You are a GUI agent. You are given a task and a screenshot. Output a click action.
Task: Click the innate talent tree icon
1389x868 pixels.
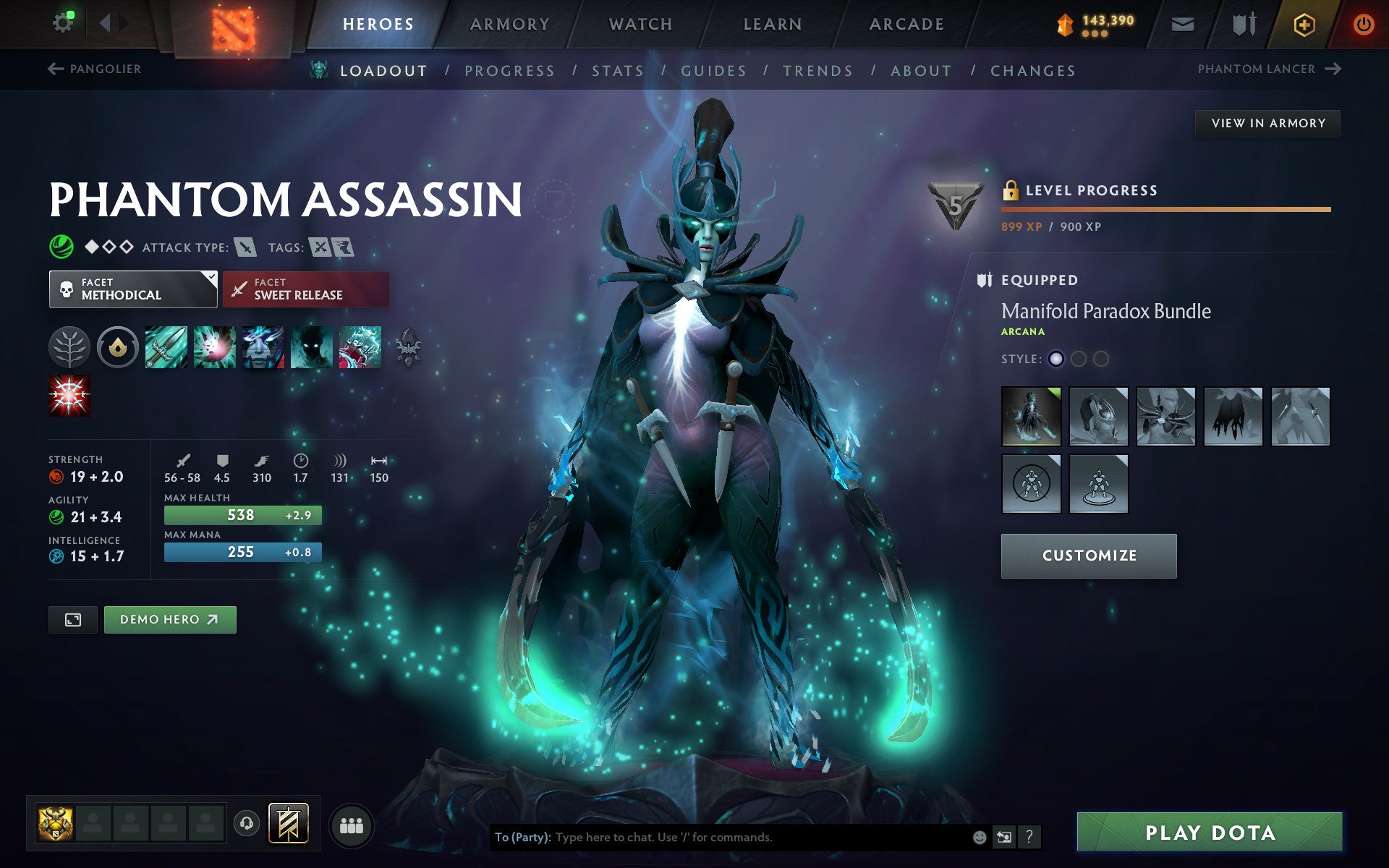pyautogui.click(x=69, y=347)
